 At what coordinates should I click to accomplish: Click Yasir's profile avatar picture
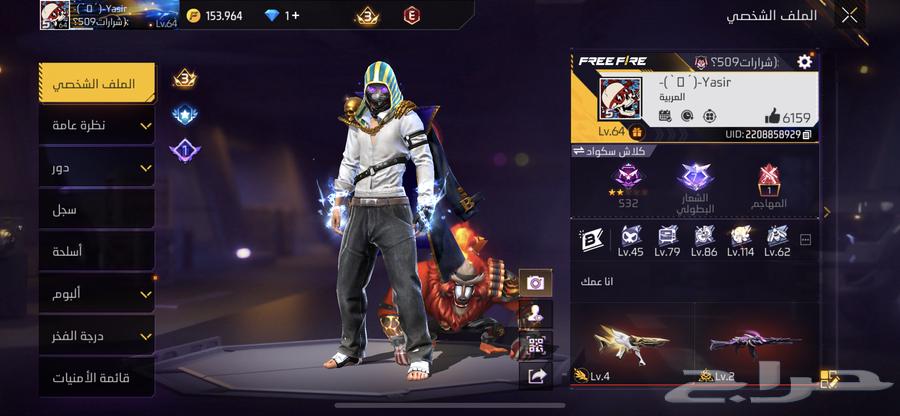click(x=620, y=100)
